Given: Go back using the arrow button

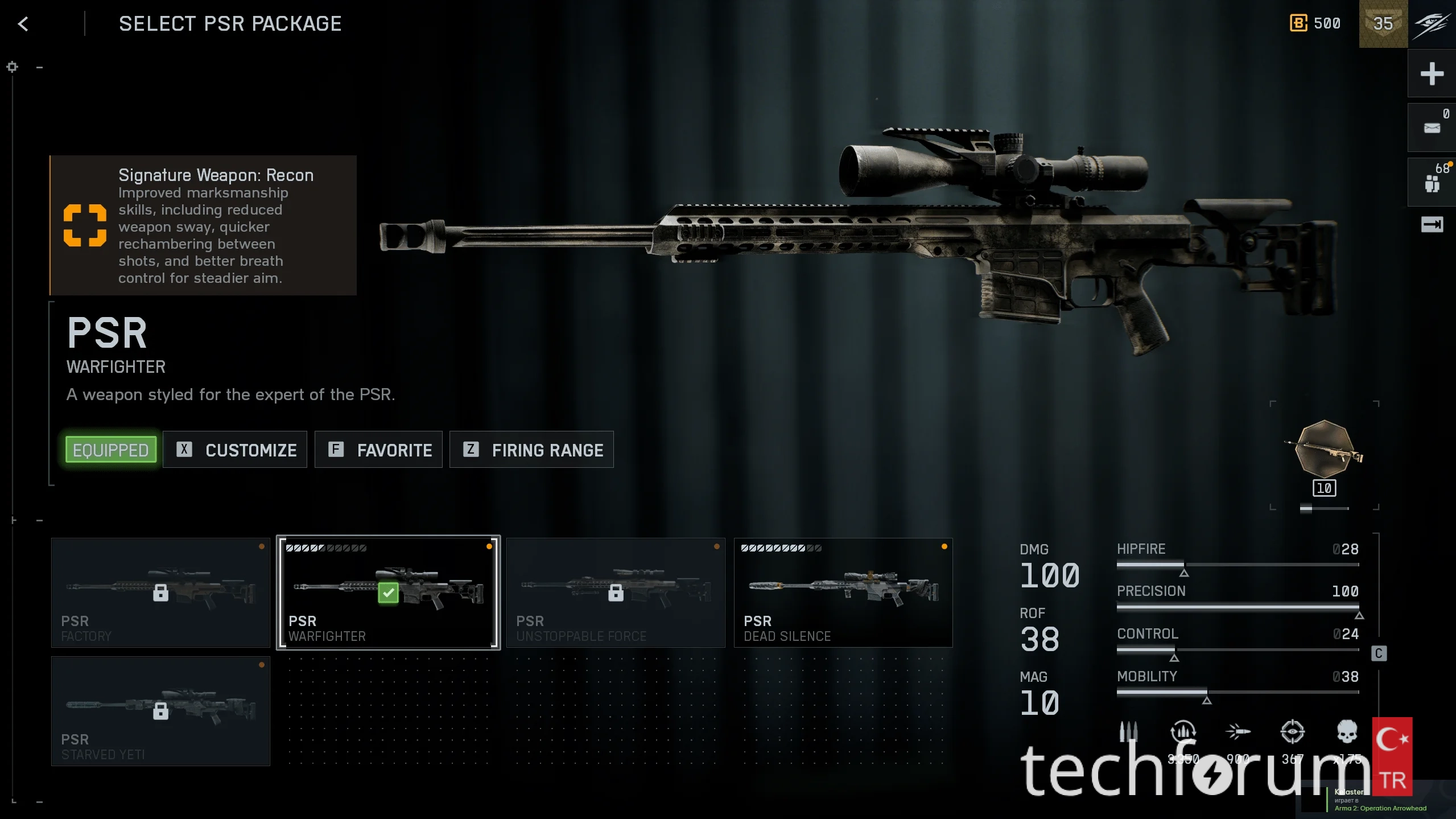Looking at the screenshot, I should click(23, 24).
